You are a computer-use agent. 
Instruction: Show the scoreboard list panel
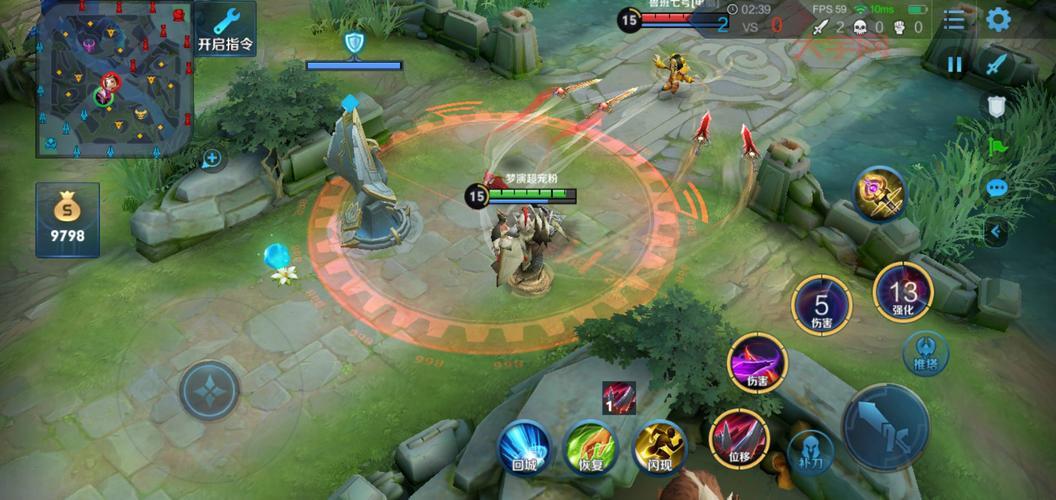pos(955,20)
